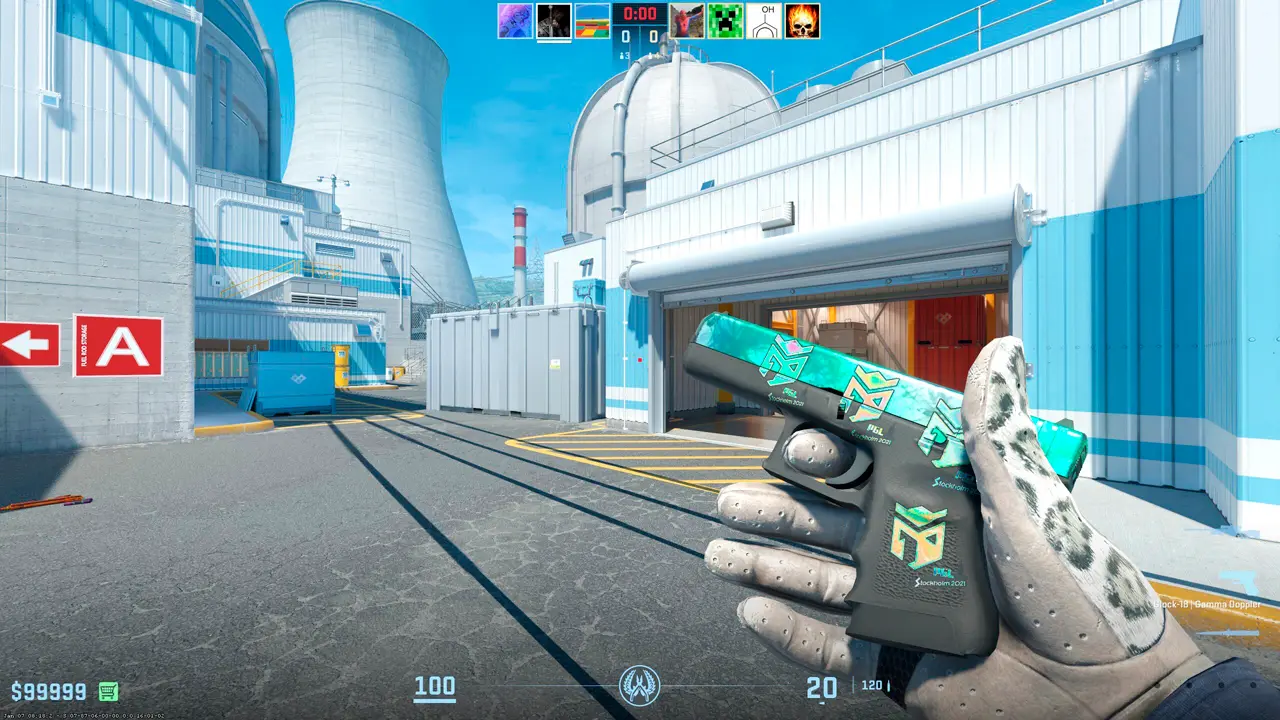Select the green Creeper face player avatar
The image size is (1280, 720).
coord(725,21)
